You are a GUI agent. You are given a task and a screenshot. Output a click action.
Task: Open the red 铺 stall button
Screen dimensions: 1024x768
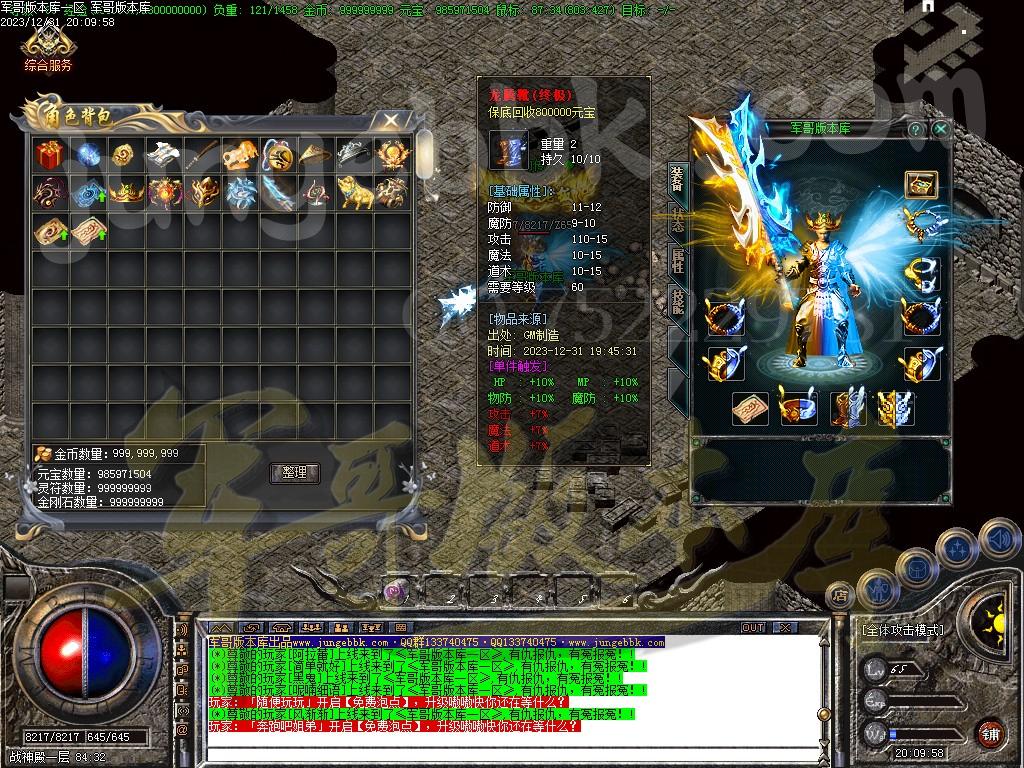pos(990,733)
